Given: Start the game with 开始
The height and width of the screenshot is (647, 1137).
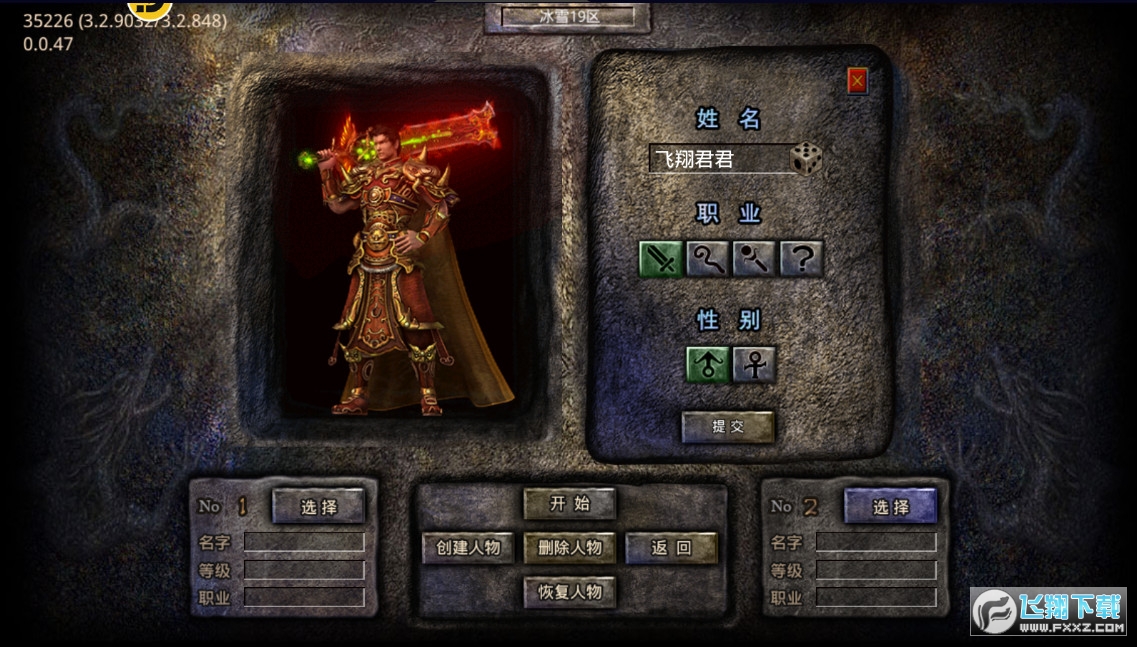Looking at the screenshot, I should 570,504.
